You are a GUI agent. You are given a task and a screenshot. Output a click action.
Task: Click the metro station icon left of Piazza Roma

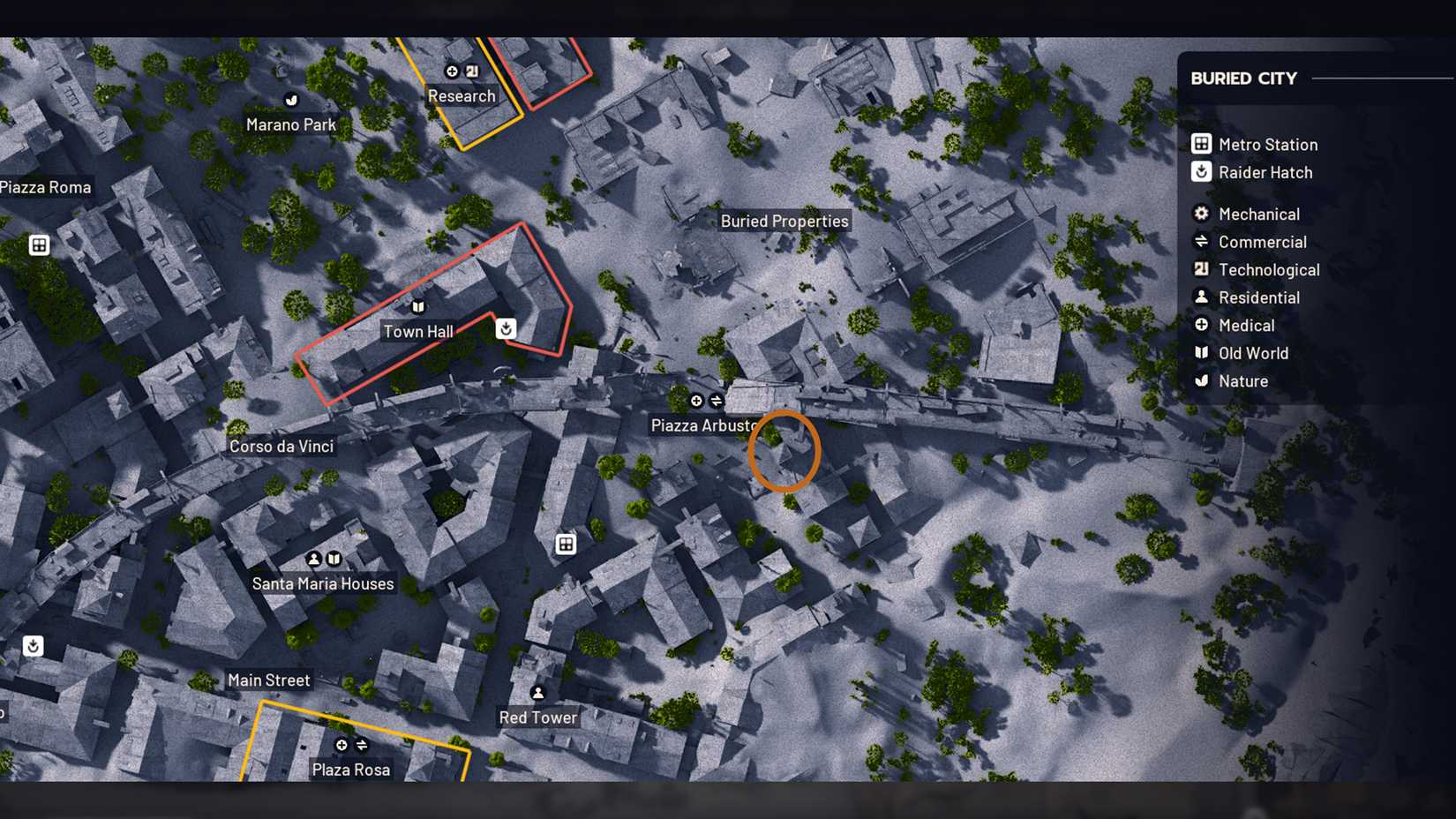point(39,244)
